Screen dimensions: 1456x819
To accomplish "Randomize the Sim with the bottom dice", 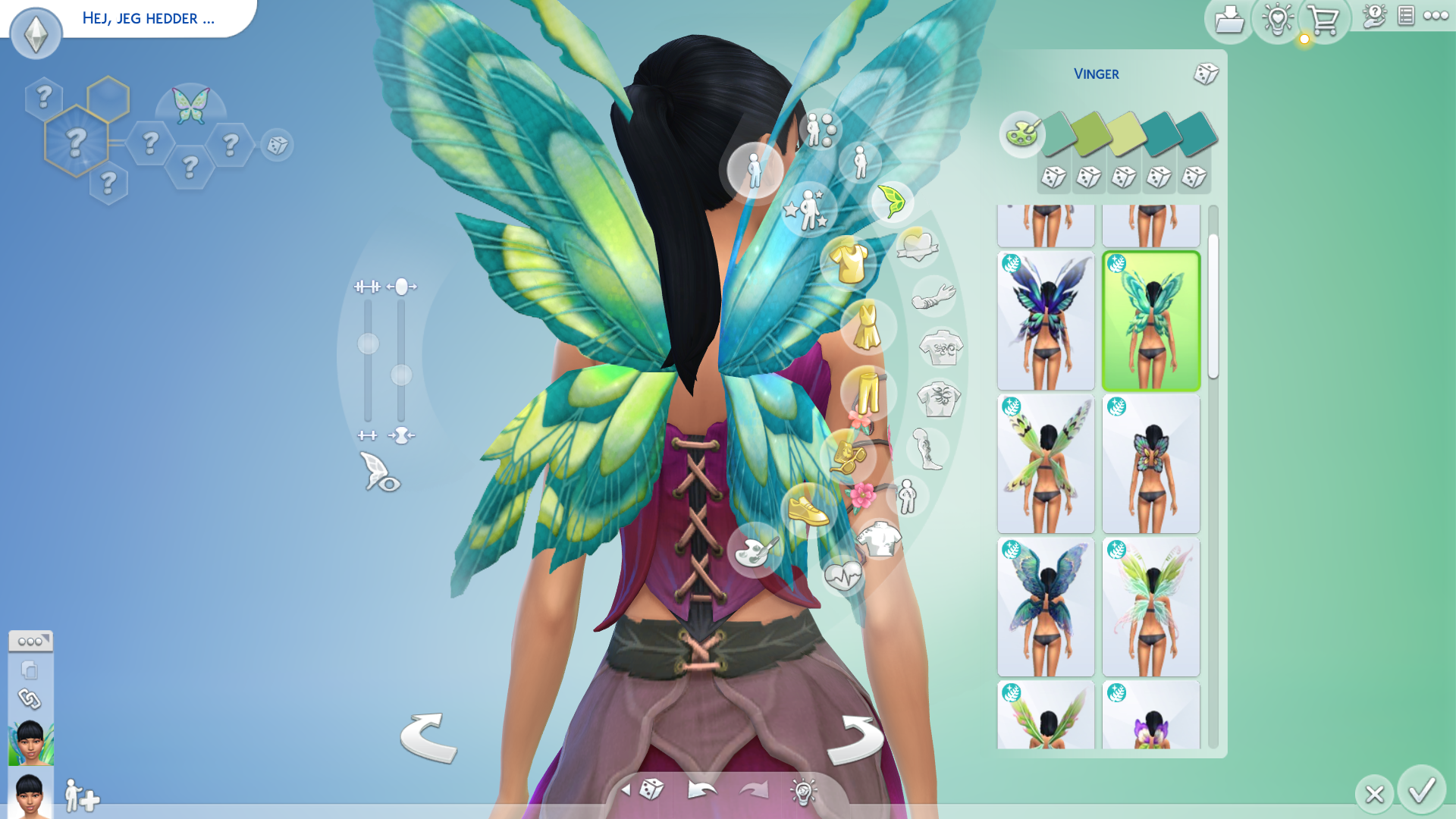I will pyautogui.click(x=651, y=790).
